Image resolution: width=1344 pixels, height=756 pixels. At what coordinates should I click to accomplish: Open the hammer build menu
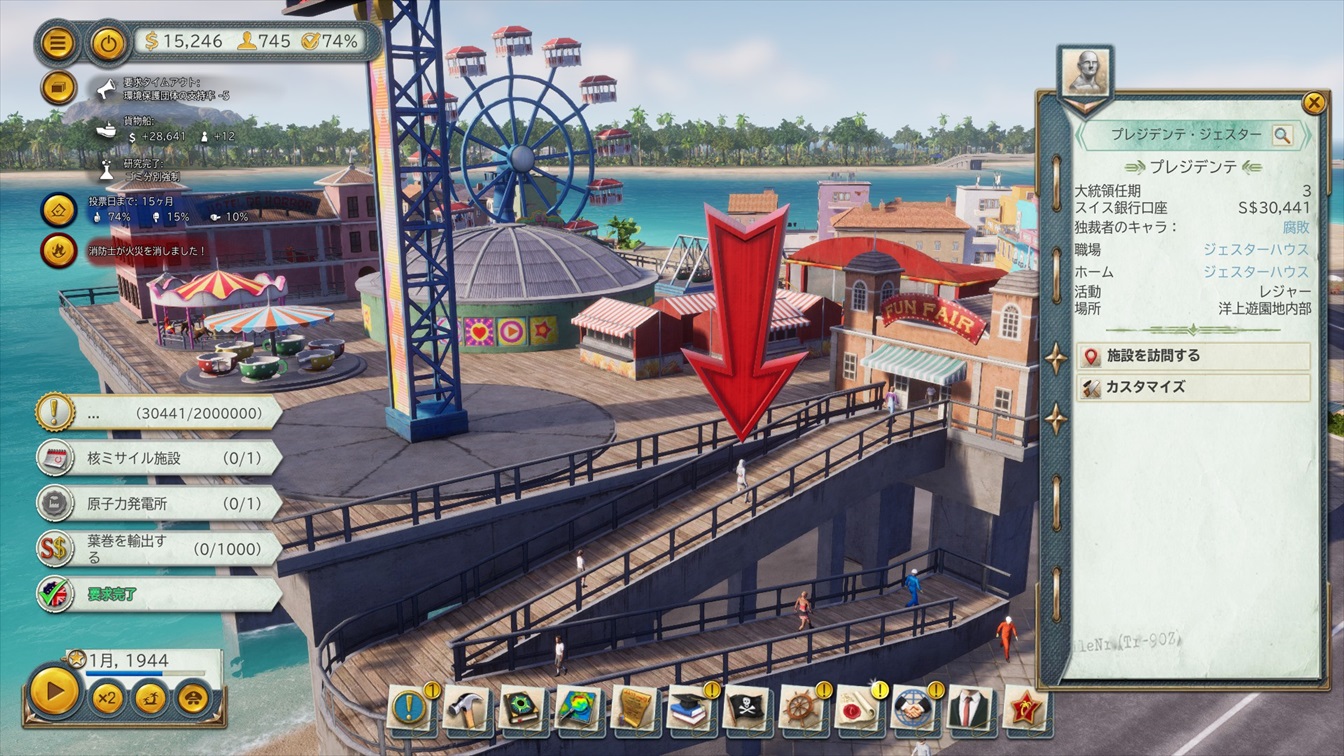[x=466, y=708]
